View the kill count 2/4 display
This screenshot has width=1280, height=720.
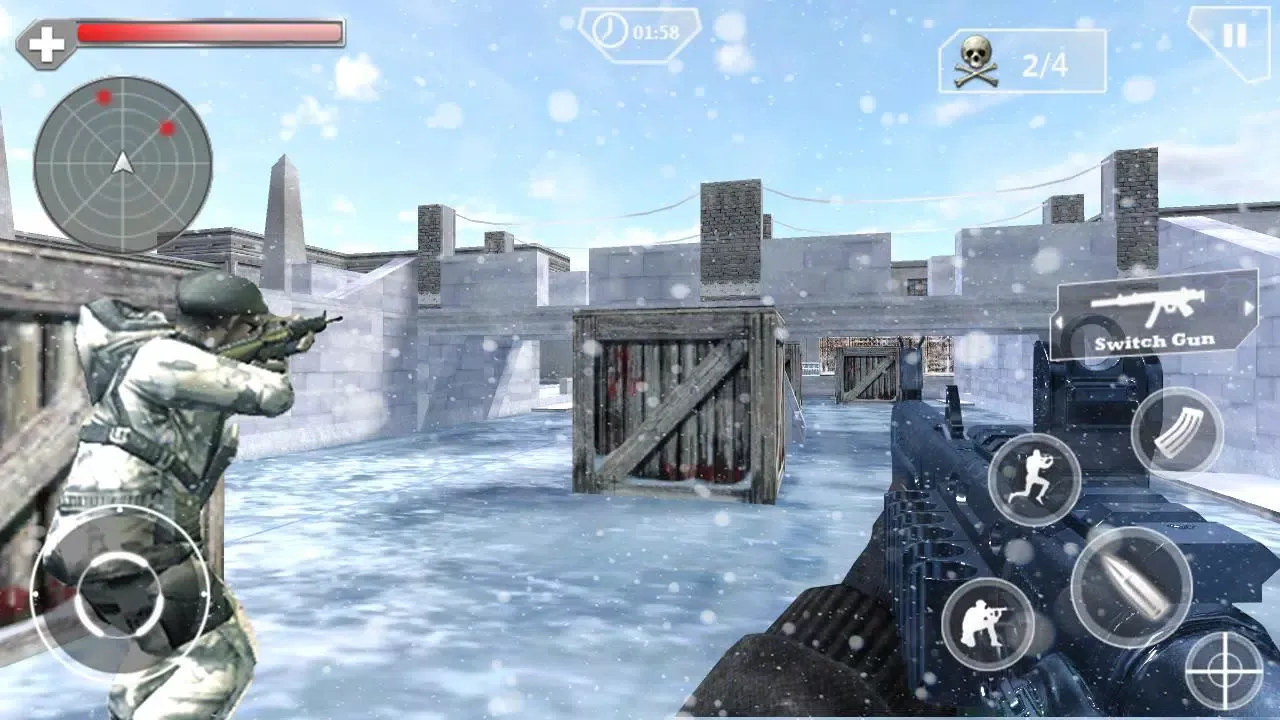(1045, 62)
